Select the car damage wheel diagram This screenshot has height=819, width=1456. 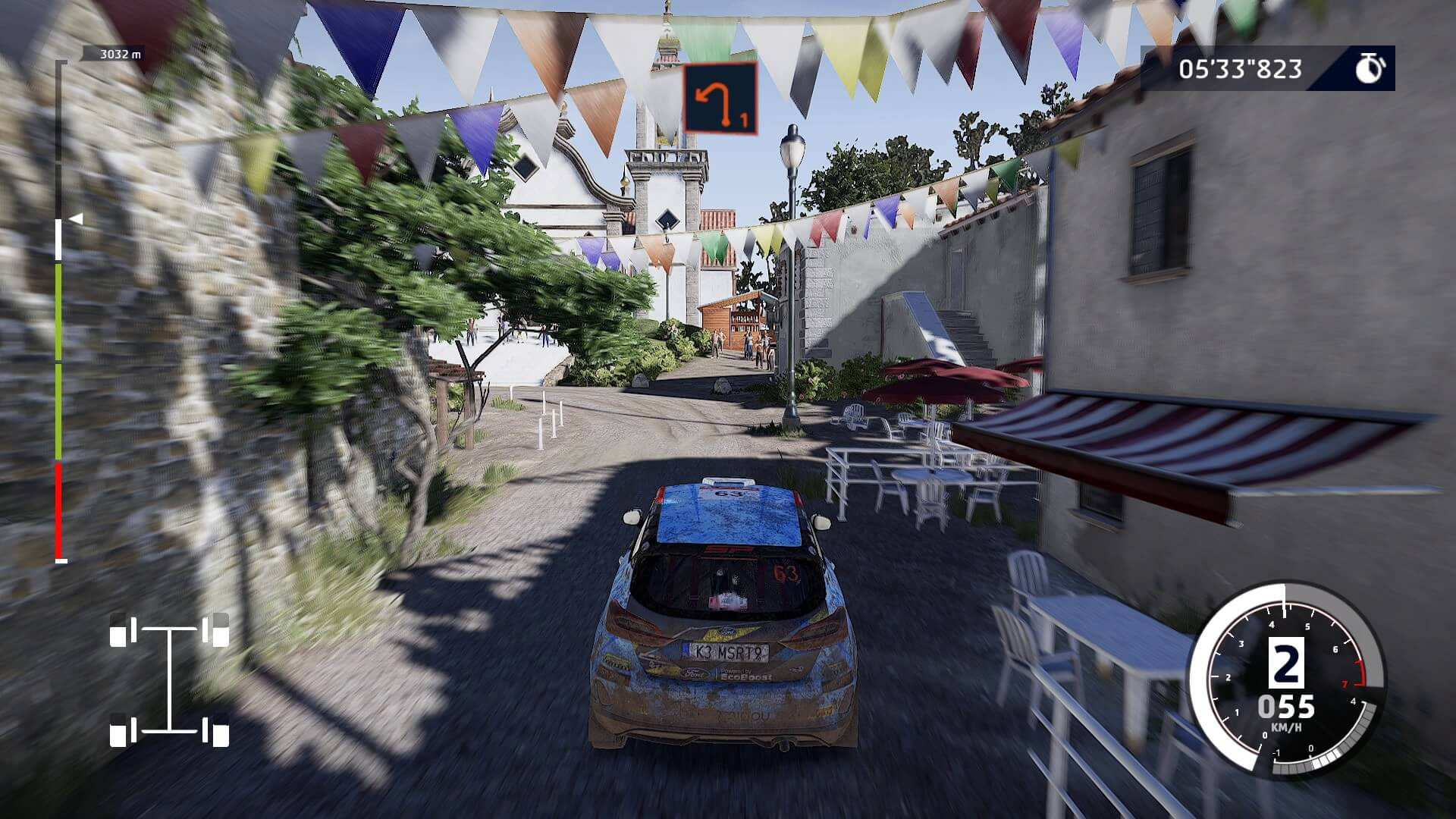pos(169,679)
